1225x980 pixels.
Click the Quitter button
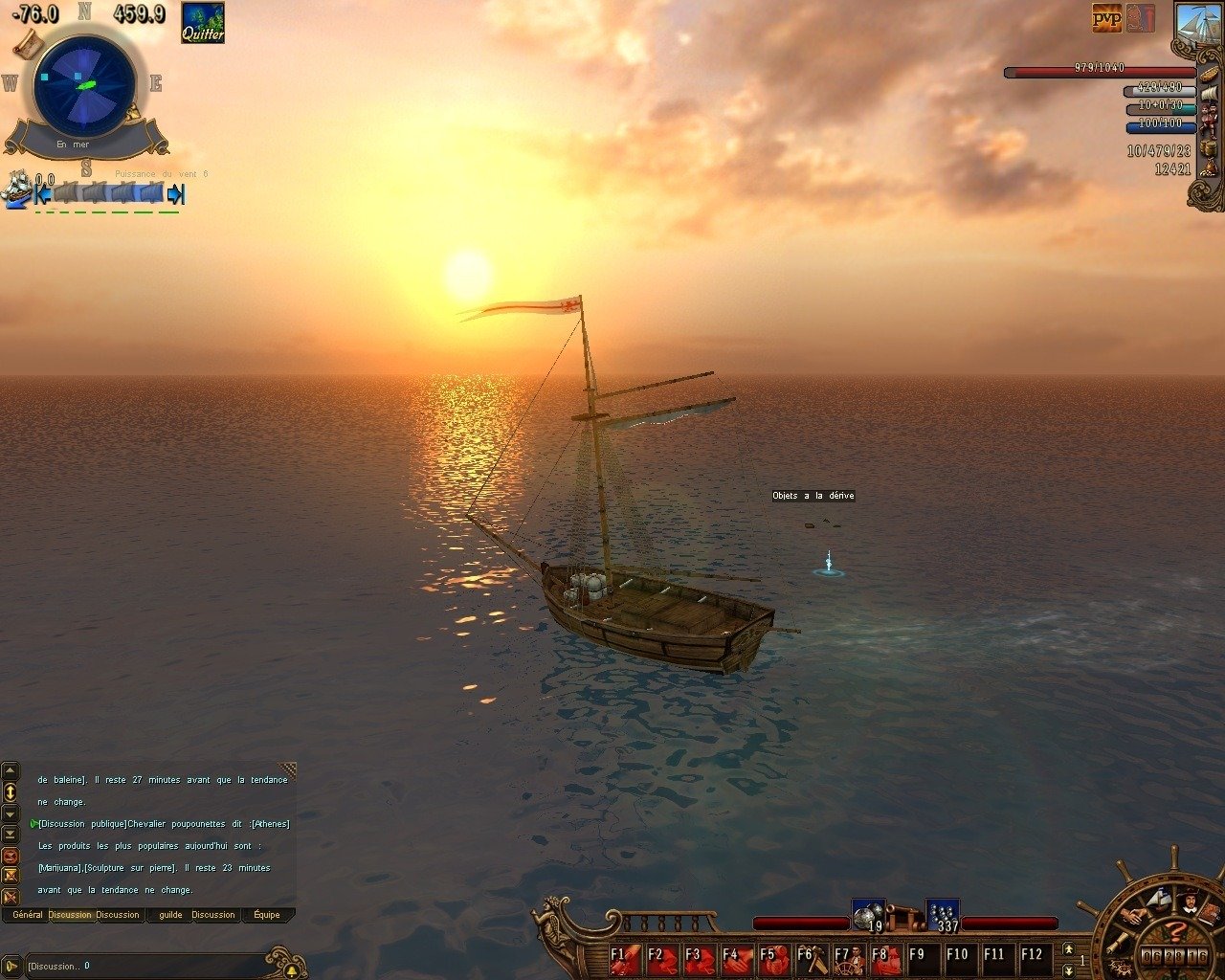coord(203,22)
